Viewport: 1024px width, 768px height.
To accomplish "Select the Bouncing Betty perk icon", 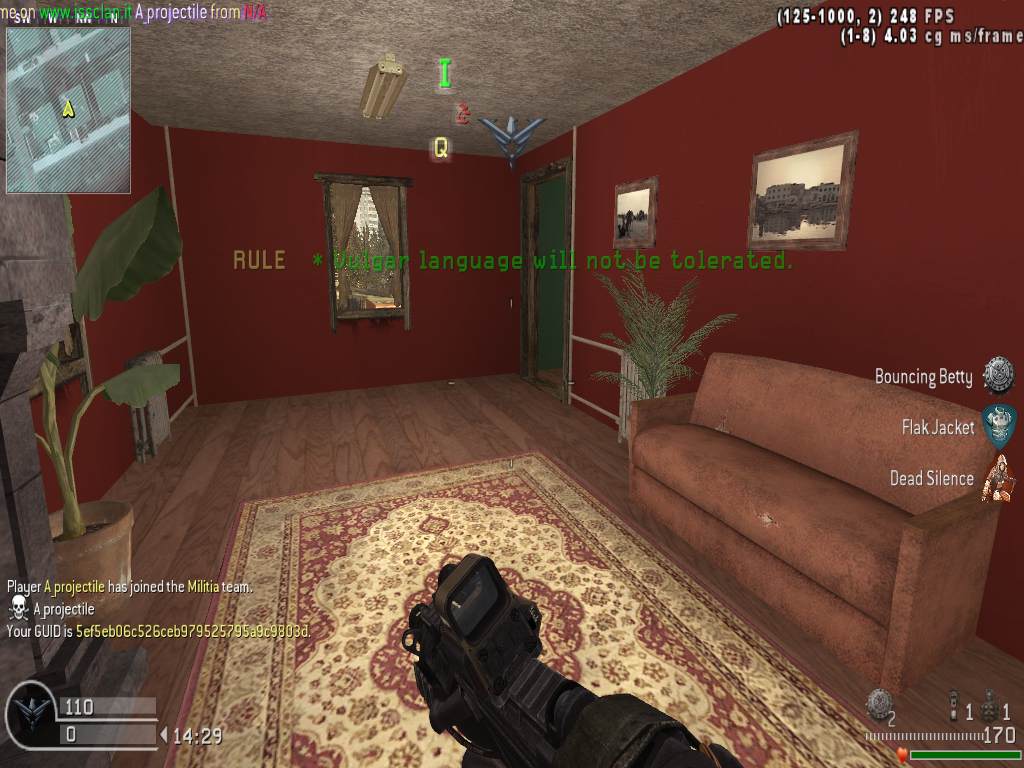I will pyautogui.click(x=997, y=376).
